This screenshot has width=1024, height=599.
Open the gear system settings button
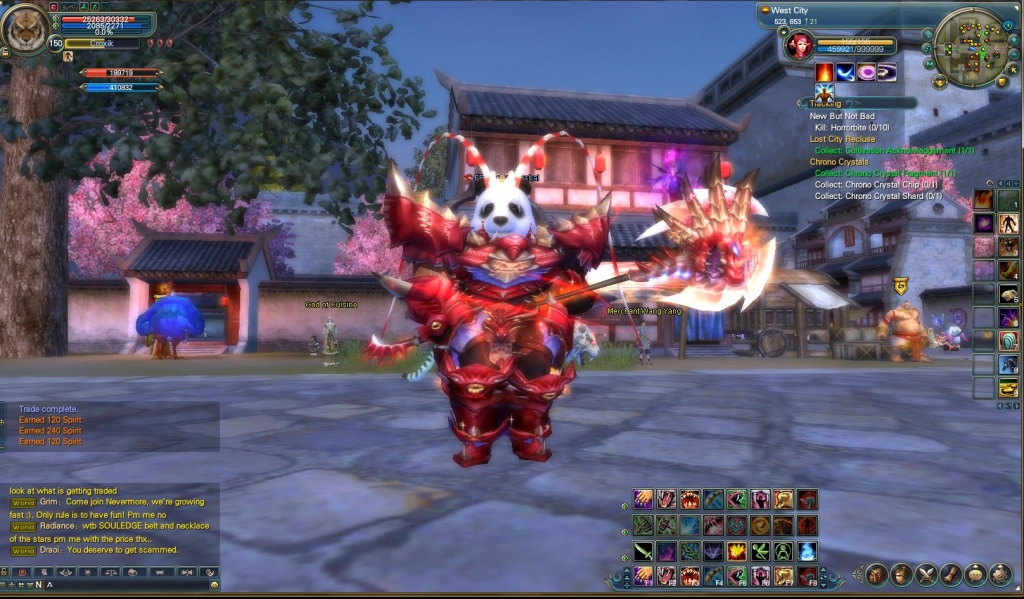(999, 574)
